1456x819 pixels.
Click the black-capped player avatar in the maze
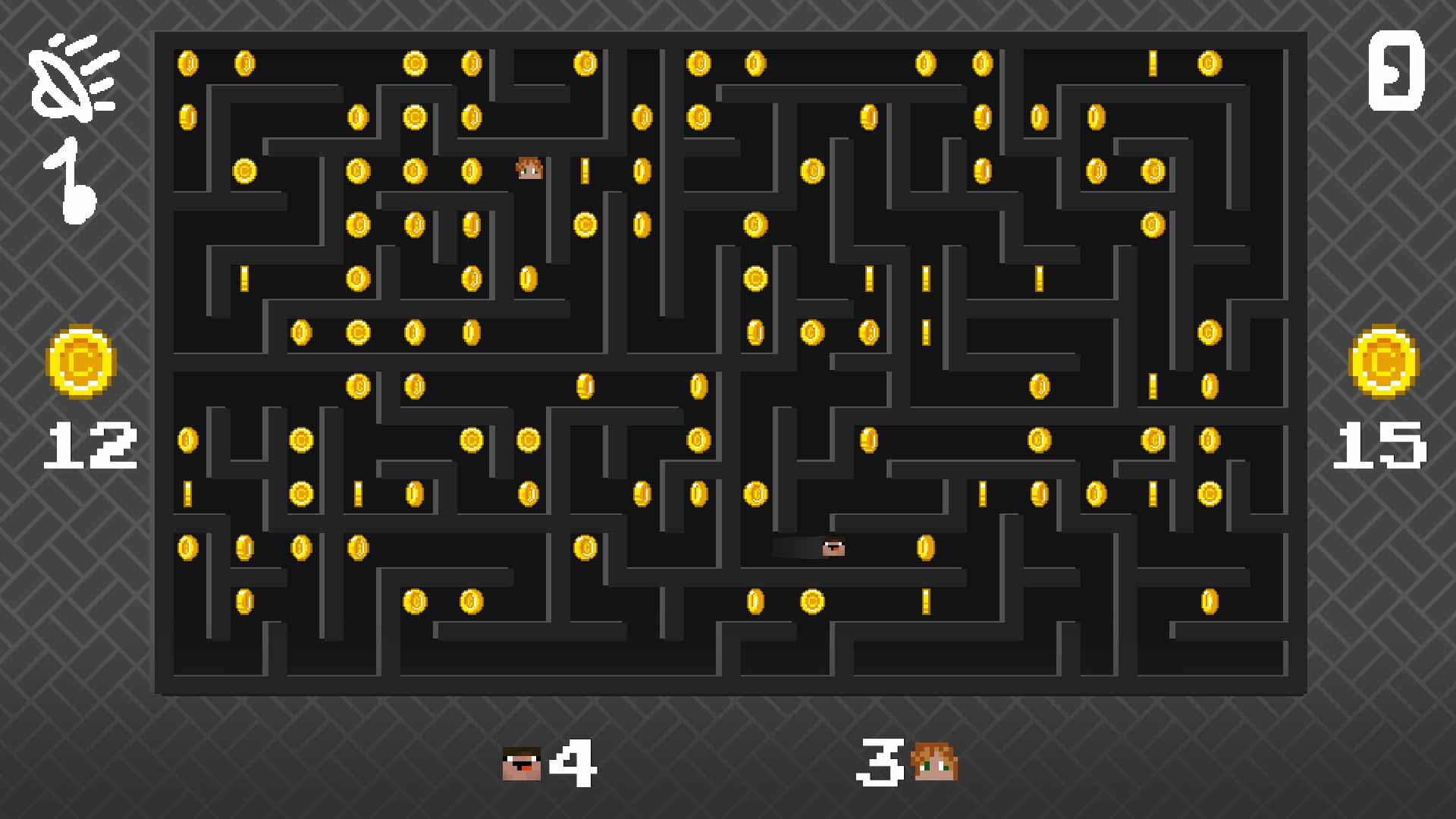[x=833, y=548]
